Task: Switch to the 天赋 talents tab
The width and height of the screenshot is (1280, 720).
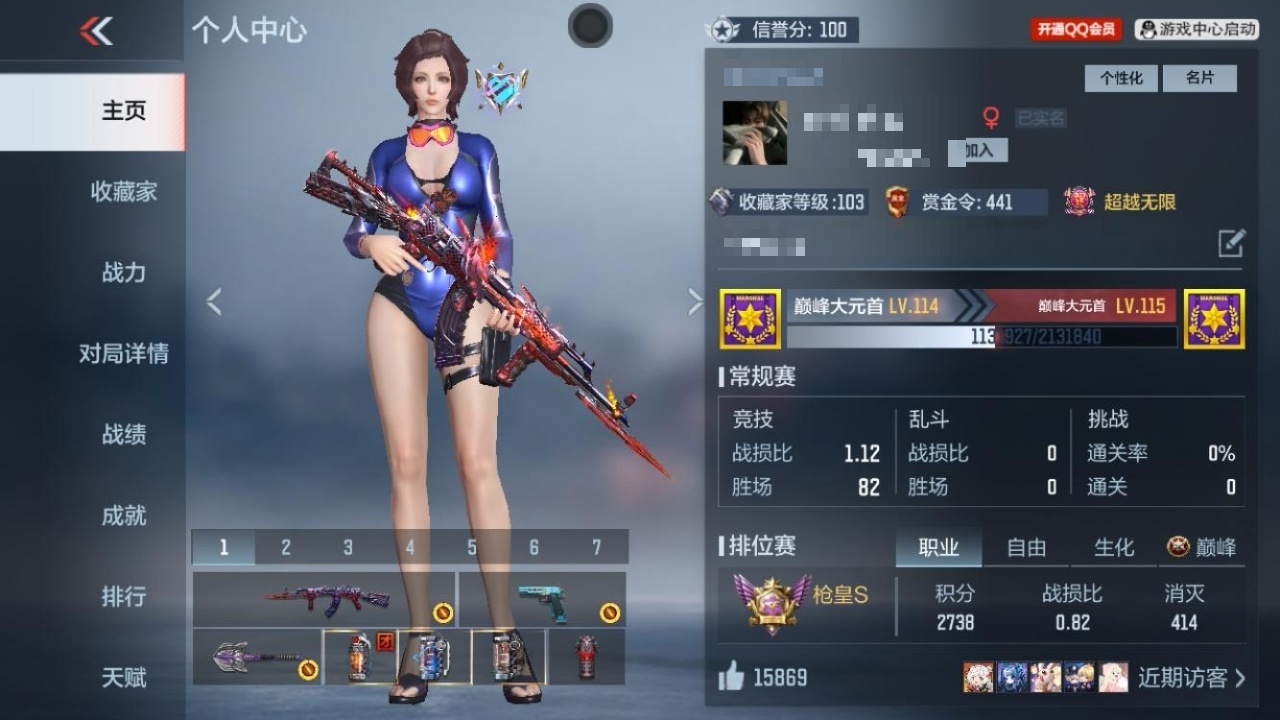Action: click(x=123, y=677)
